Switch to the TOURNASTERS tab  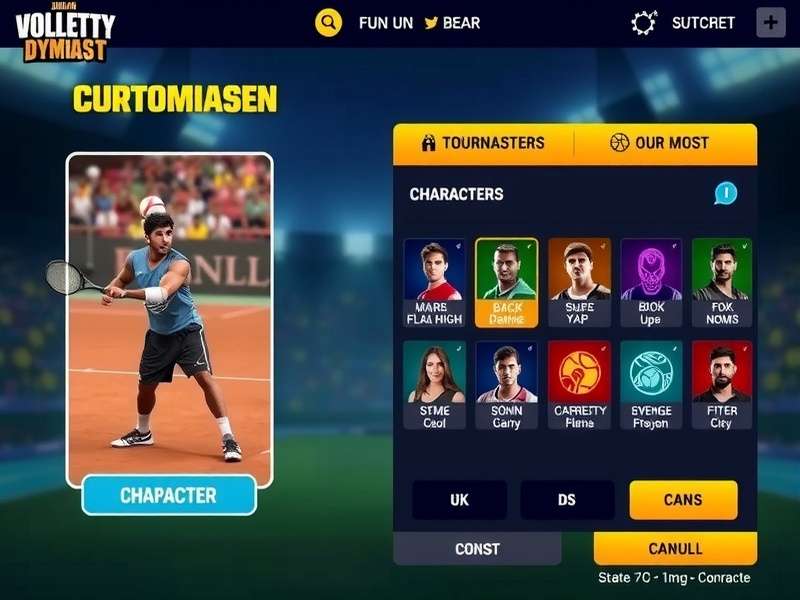[x=484, y=143]
